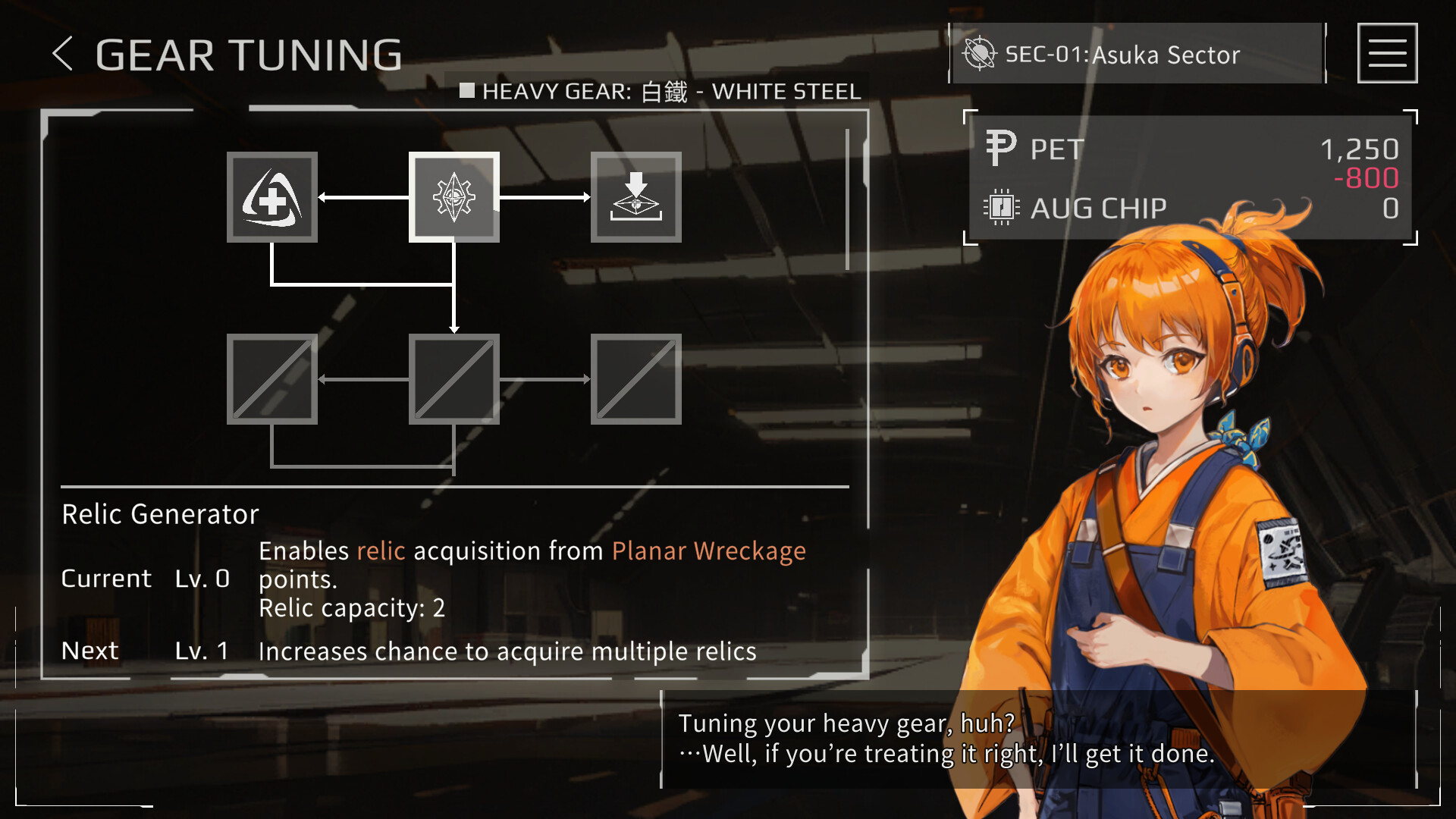Select the rightmost locked upgrade node

636,379
